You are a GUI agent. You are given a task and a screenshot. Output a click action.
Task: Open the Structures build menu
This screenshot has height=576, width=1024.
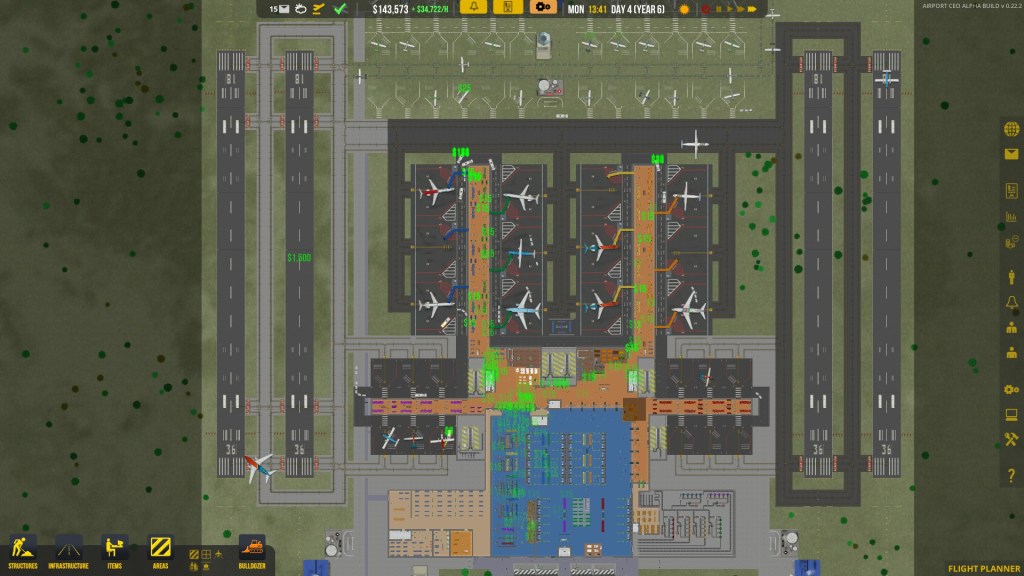pos(22,551)
